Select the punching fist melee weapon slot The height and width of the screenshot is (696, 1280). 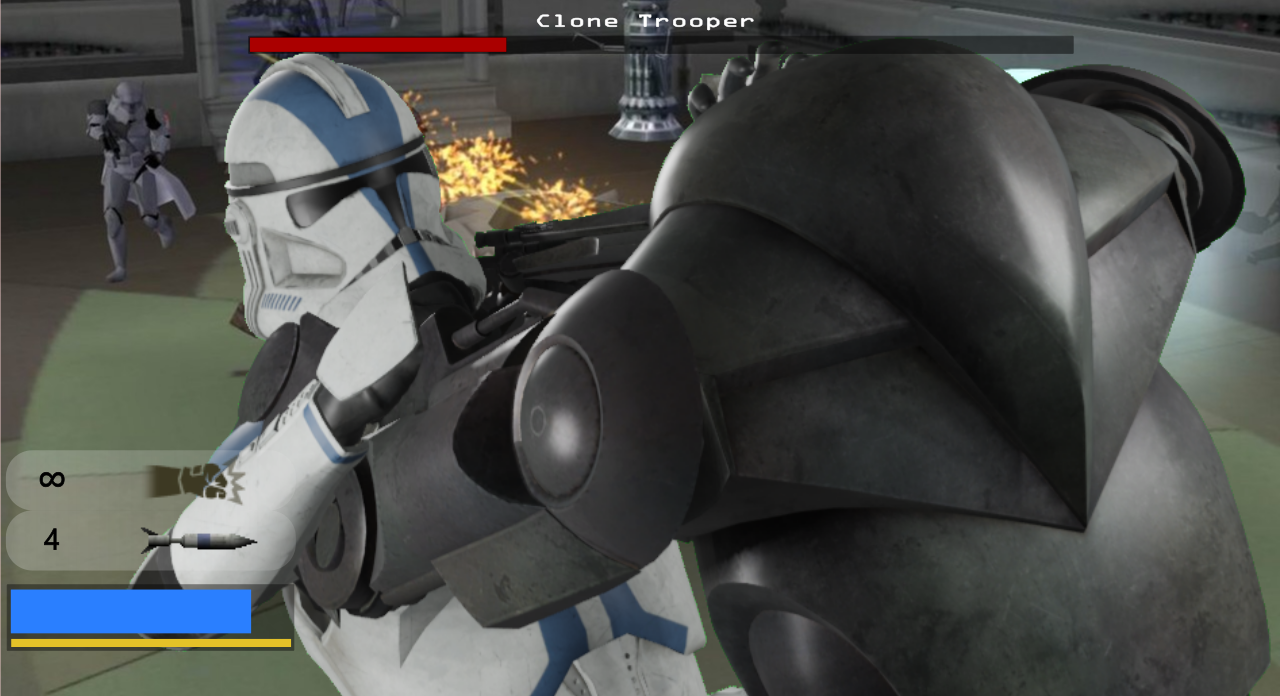(150, 480)
